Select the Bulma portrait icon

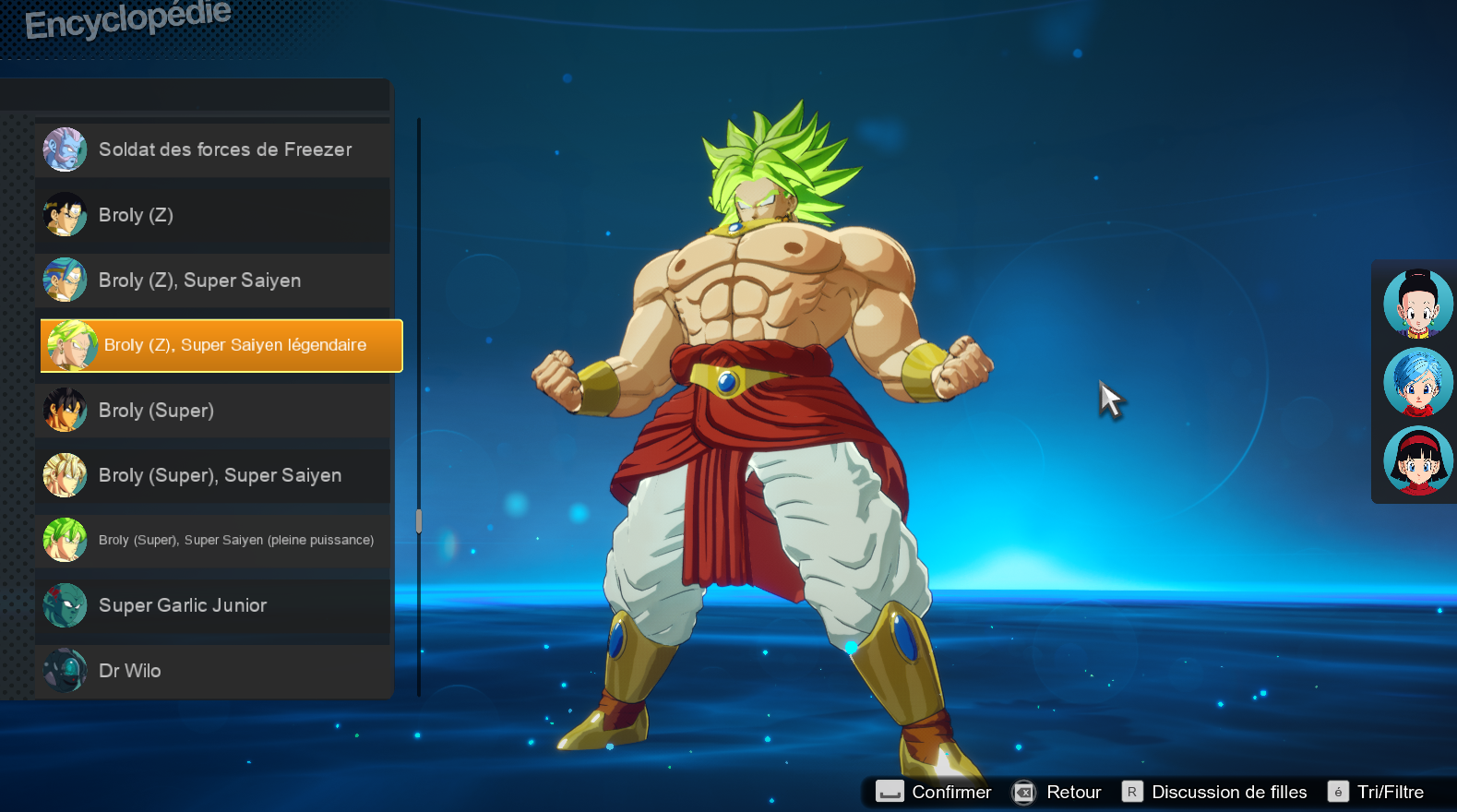[x=1418, y=382]
